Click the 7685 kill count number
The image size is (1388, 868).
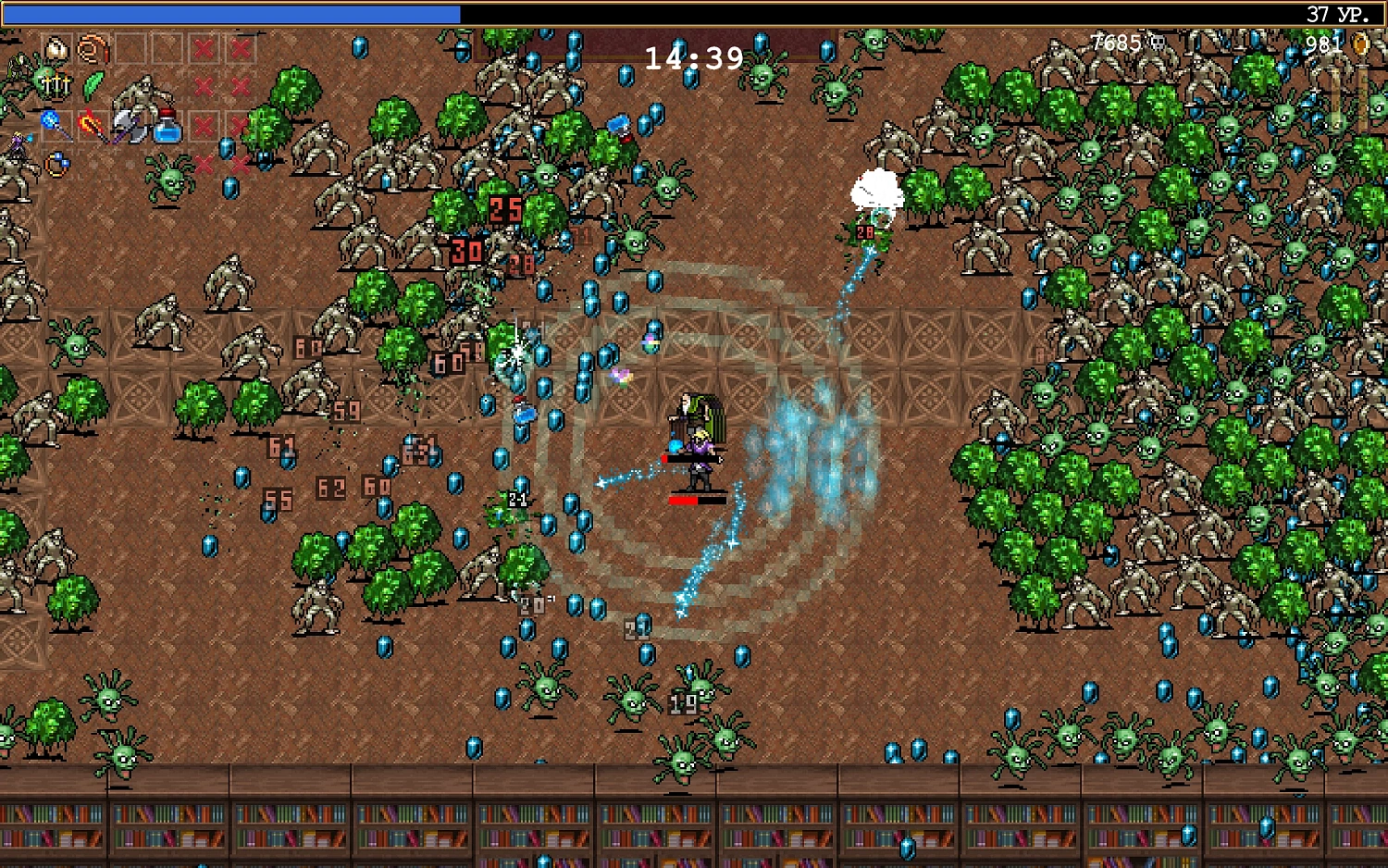coord(1116,43)
